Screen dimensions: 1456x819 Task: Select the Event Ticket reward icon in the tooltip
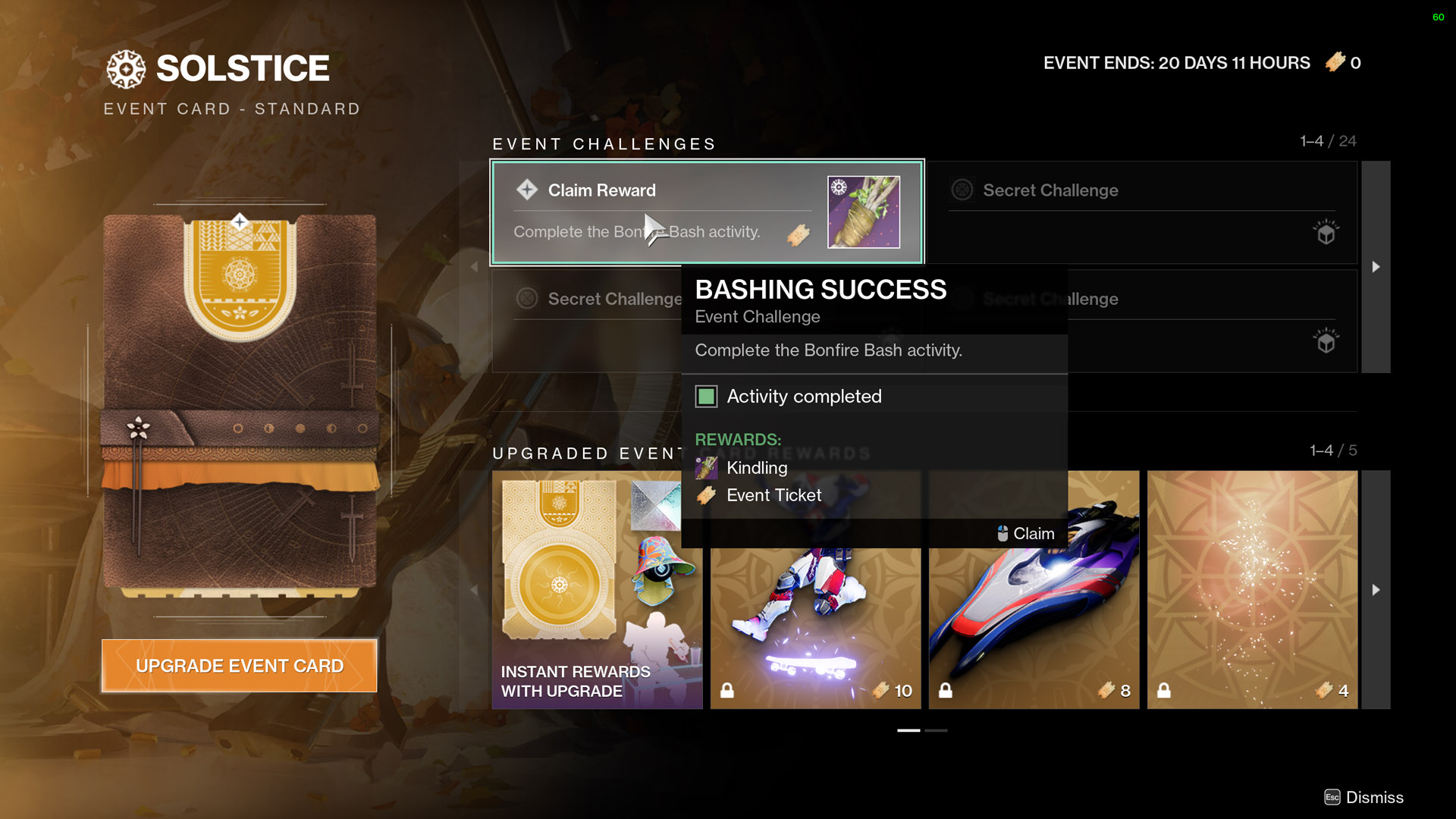tap(707, 495)
